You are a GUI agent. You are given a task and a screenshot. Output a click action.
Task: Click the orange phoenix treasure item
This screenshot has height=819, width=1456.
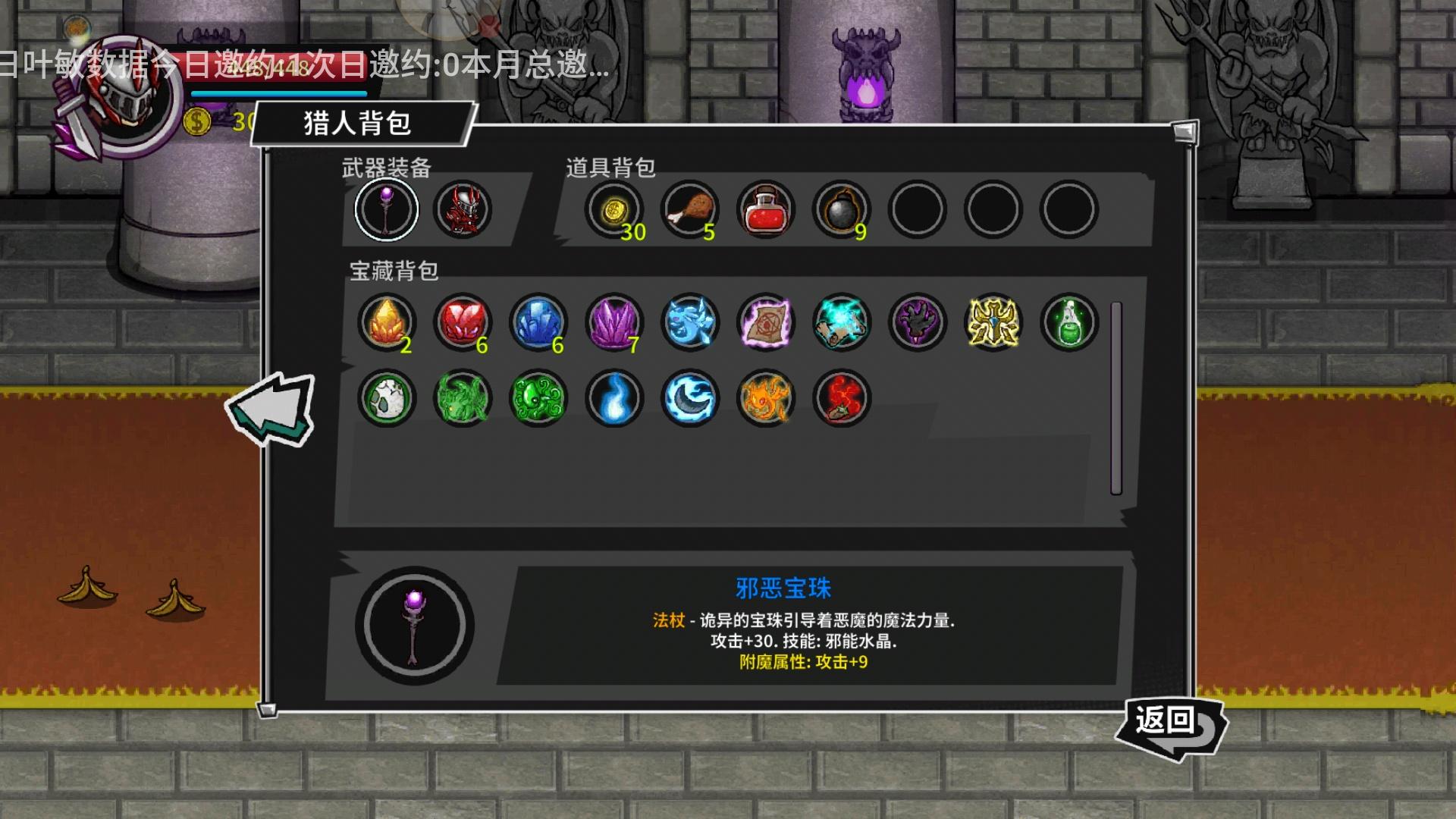(x=764, y=400)
